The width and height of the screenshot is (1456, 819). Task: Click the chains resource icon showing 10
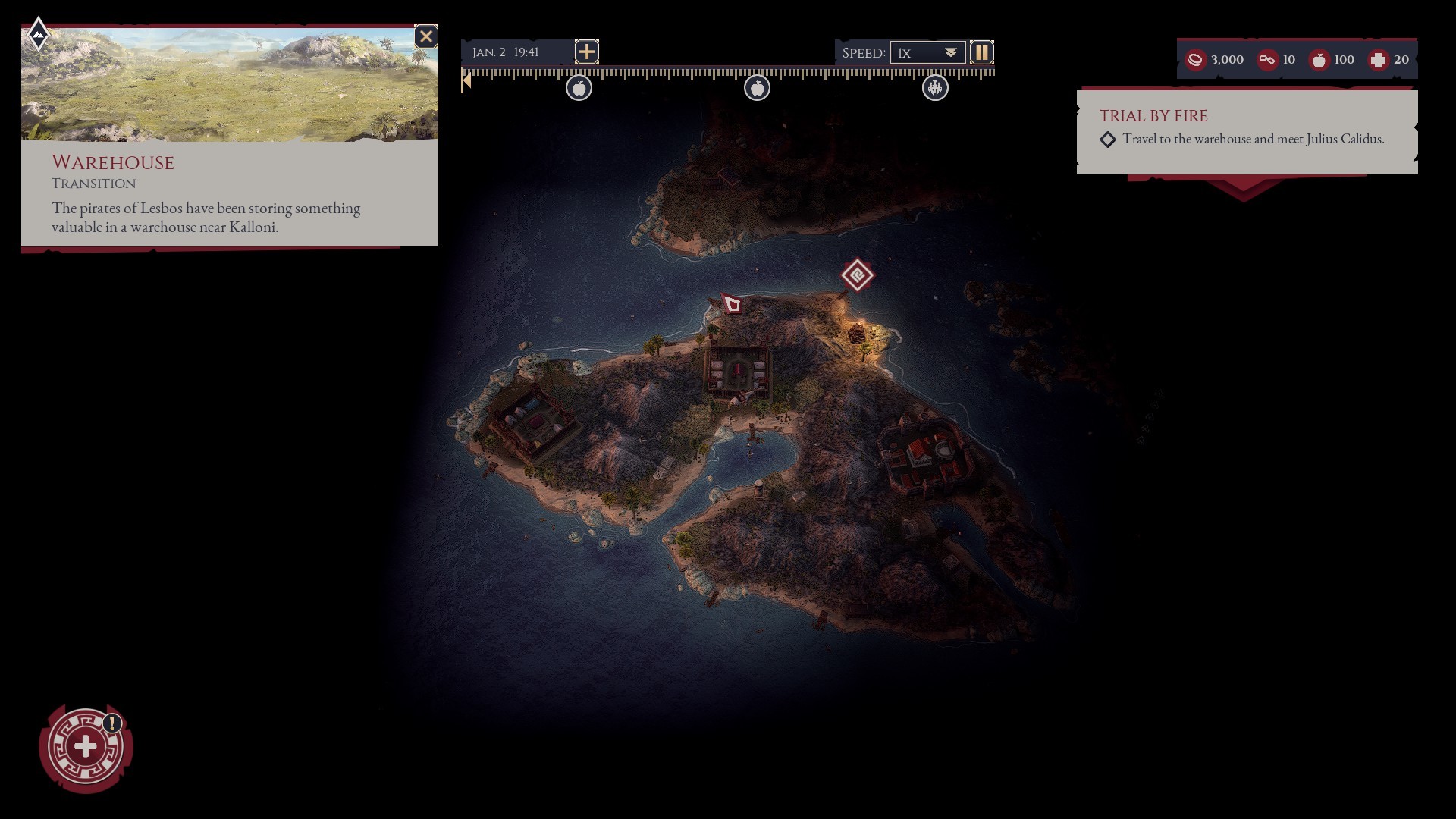1266,60
